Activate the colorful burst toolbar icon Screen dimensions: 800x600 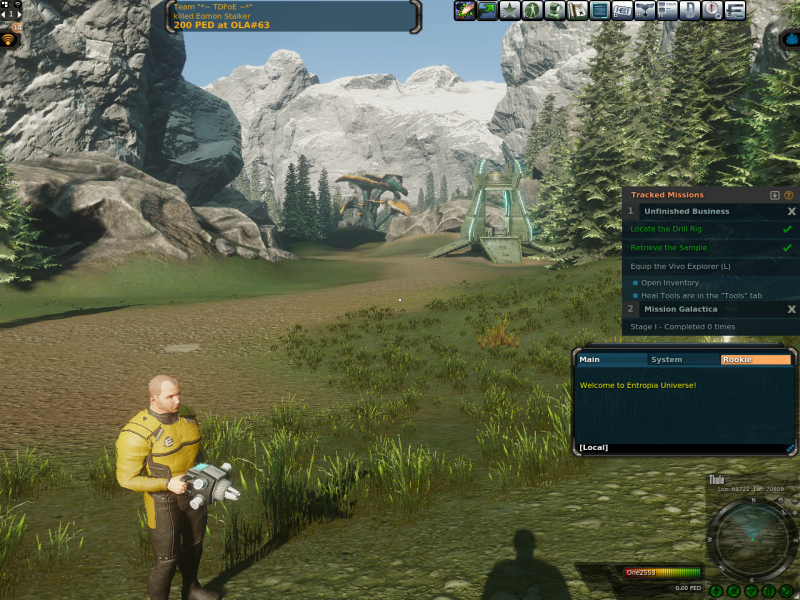point(465,11)
